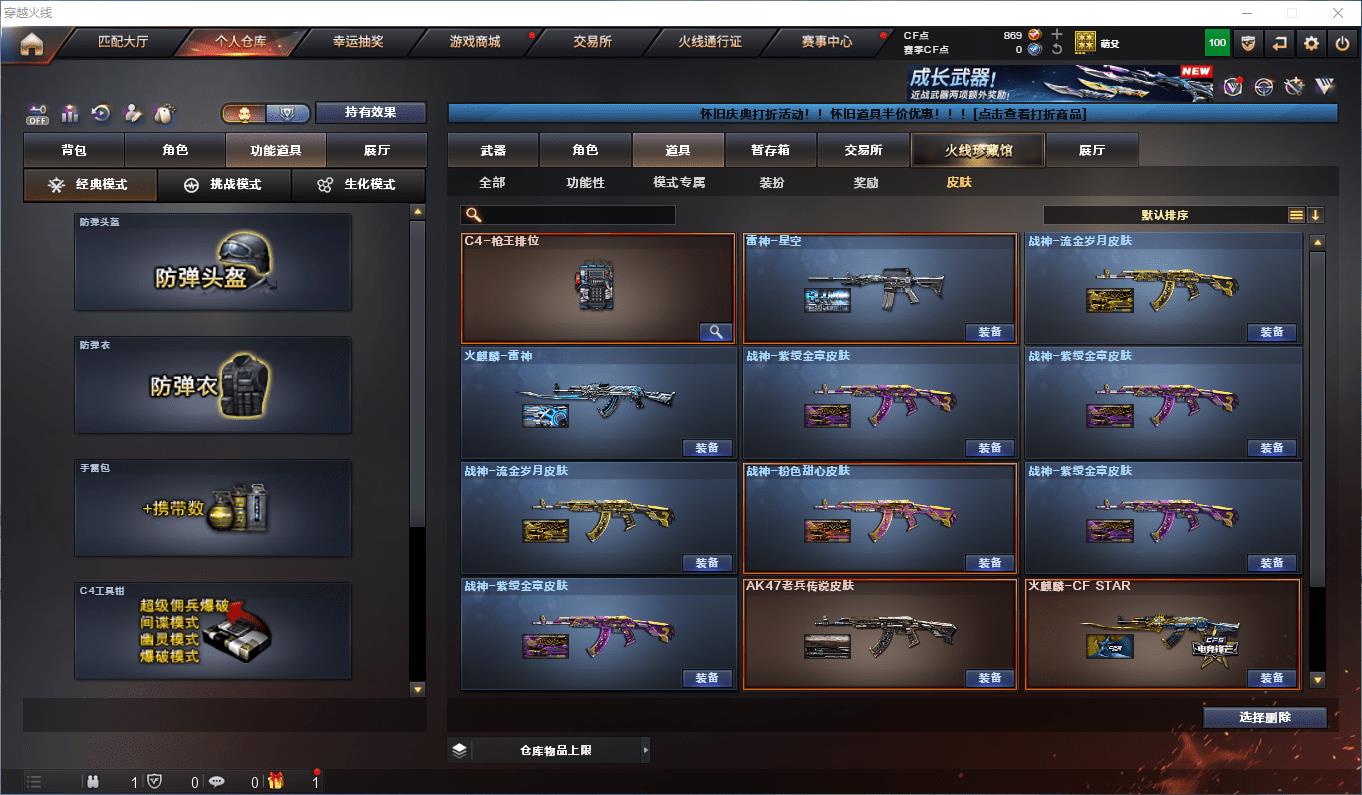Click 选择删除 select delete button

1265,717
